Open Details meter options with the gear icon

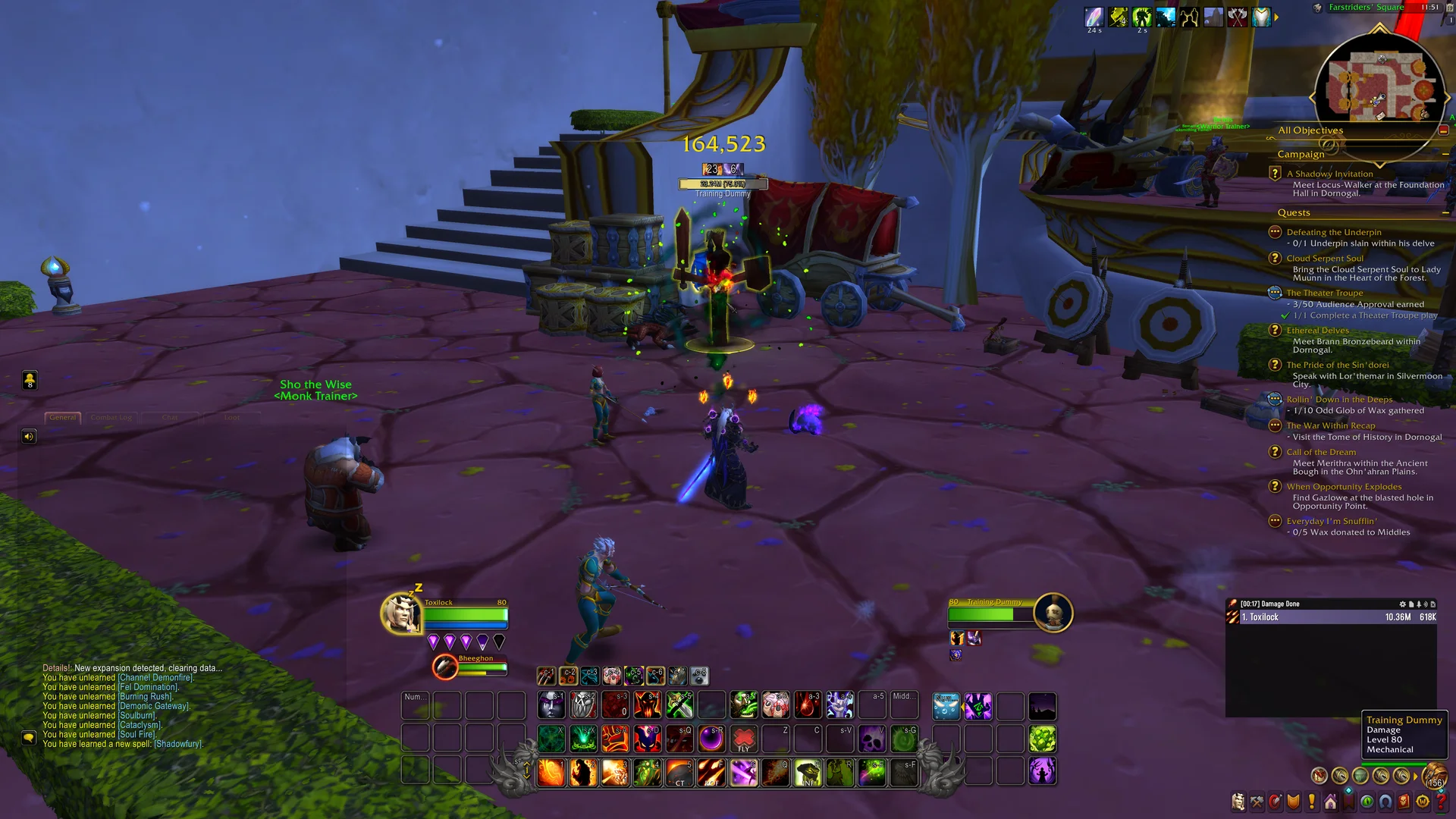[x=1403, y=604]
